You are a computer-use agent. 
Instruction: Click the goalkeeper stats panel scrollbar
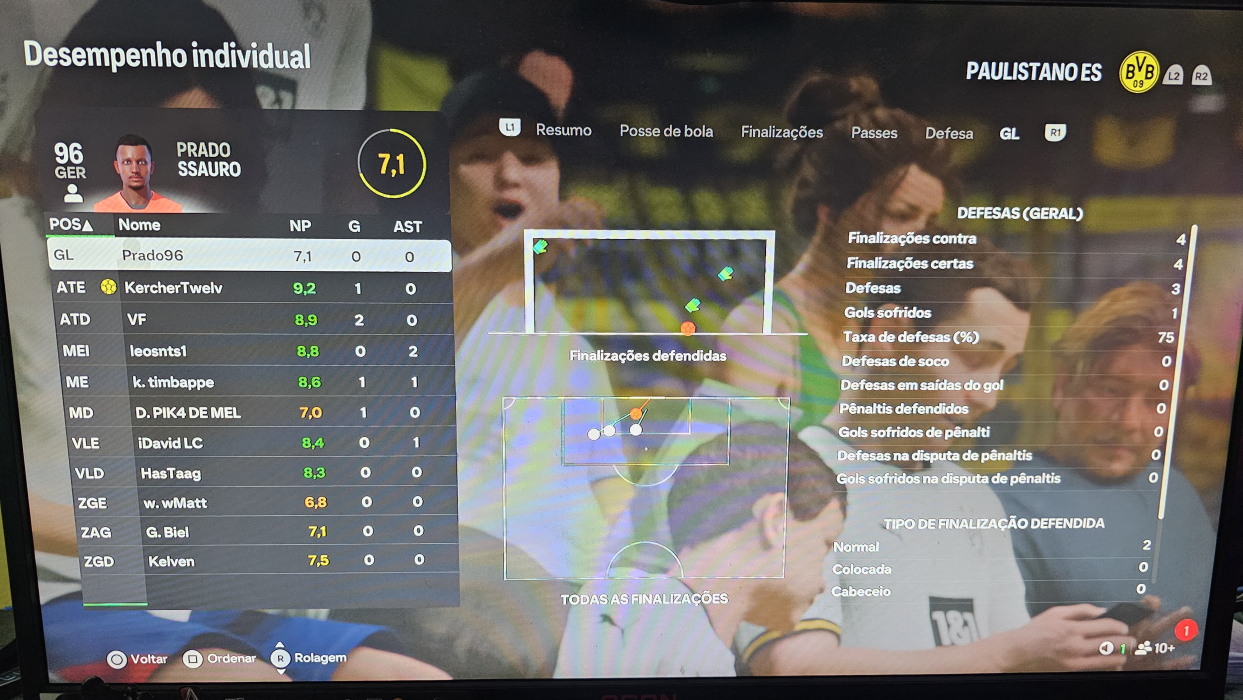tap(1190, 370)
